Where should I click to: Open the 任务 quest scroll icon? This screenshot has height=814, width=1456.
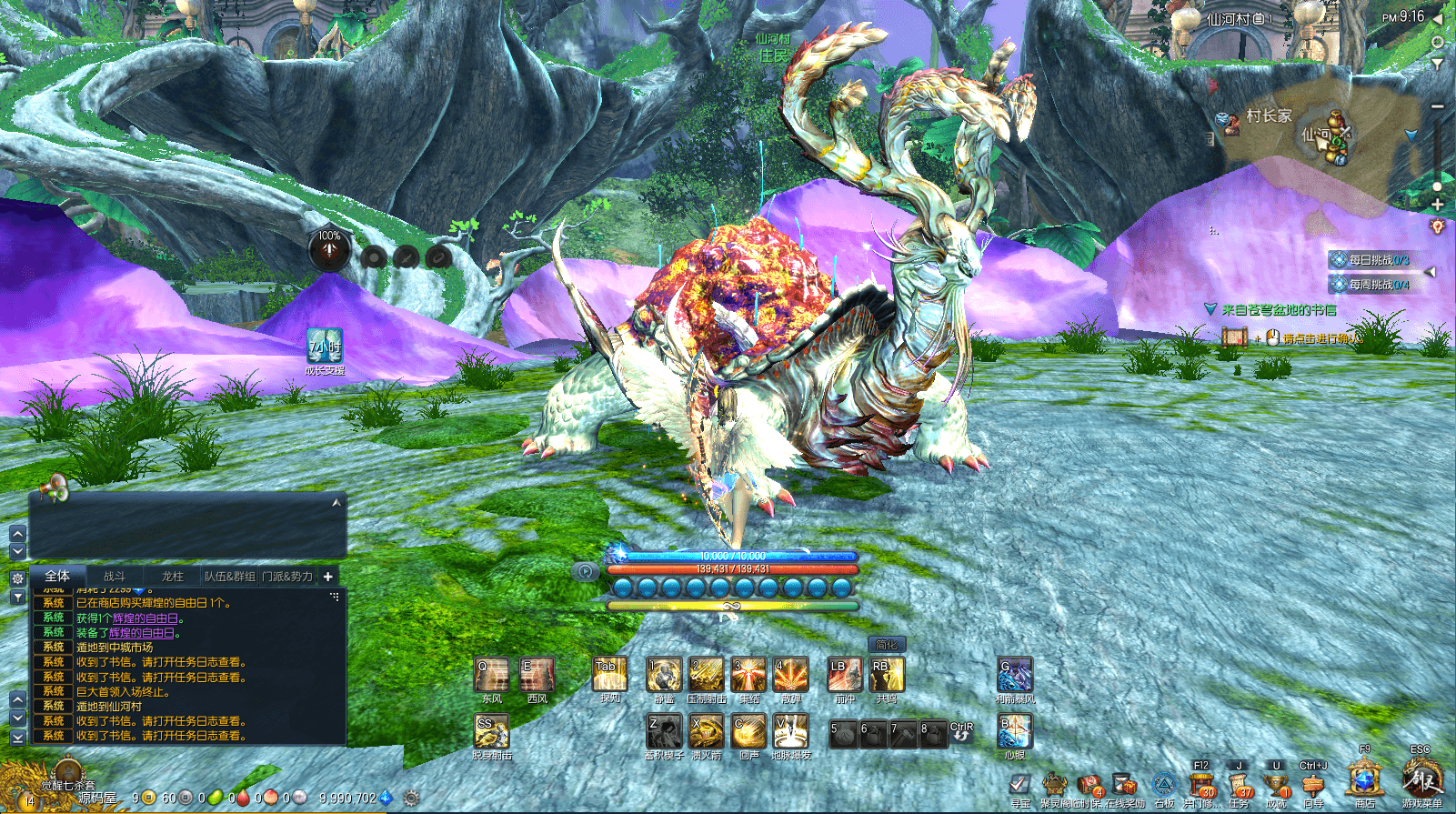coord(1239,786)
